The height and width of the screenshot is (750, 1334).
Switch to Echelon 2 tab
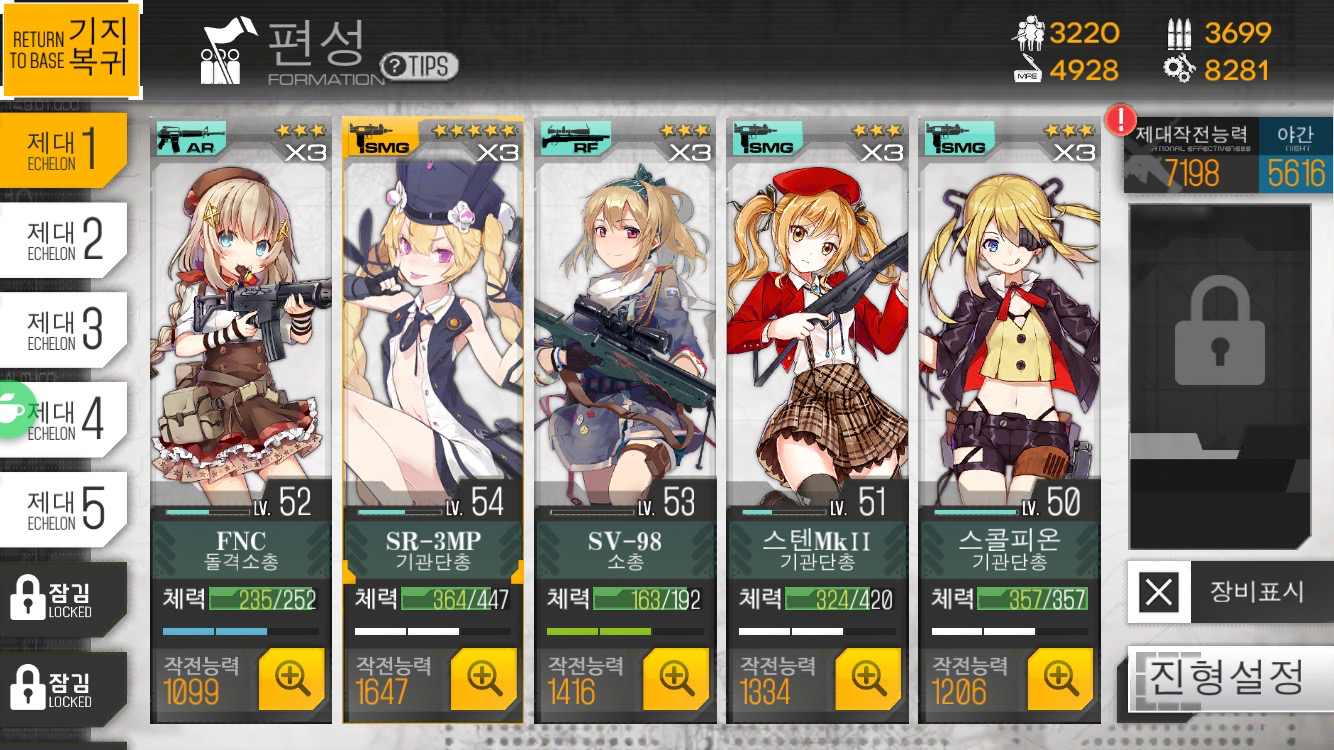click(x=64, y=240)
